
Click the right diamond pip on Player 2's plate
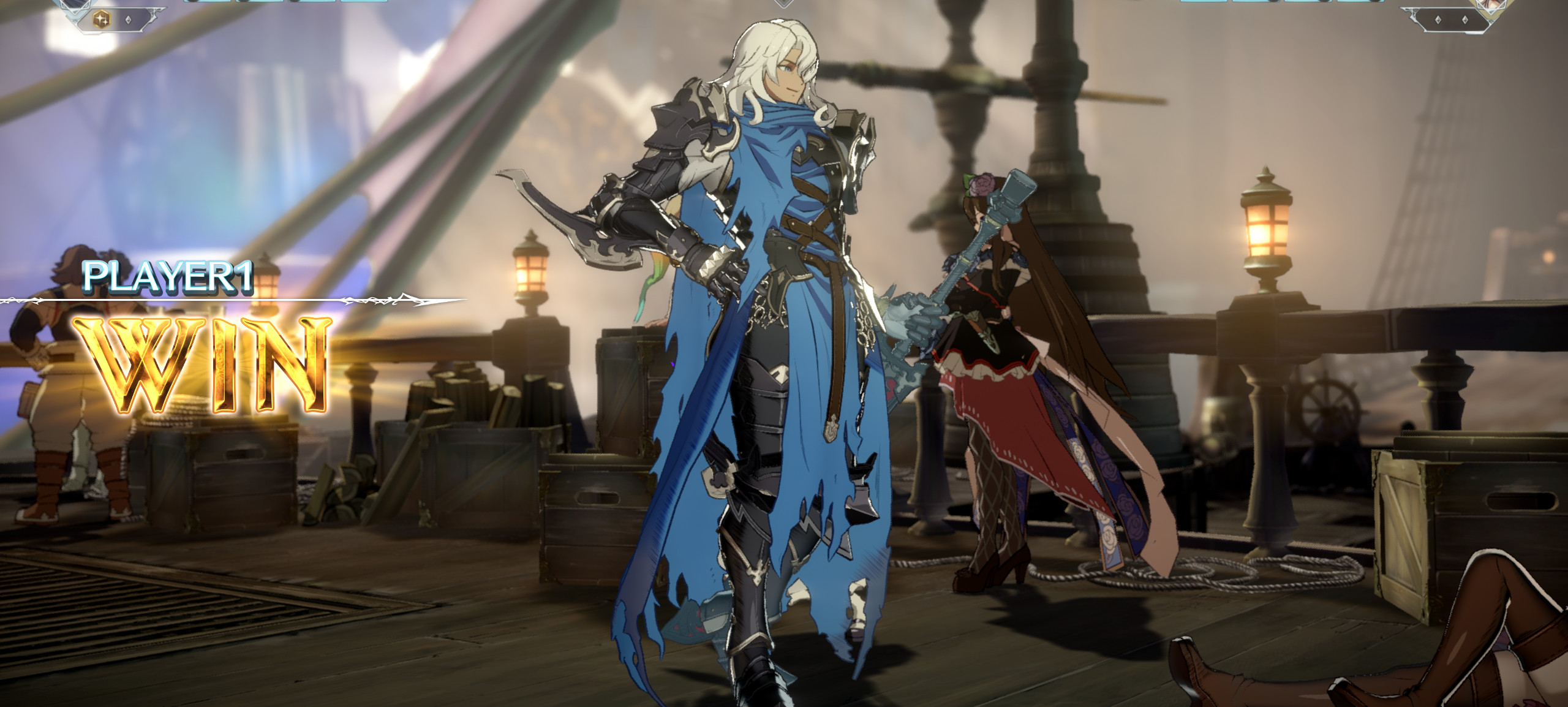click(x=1465, y=19)
